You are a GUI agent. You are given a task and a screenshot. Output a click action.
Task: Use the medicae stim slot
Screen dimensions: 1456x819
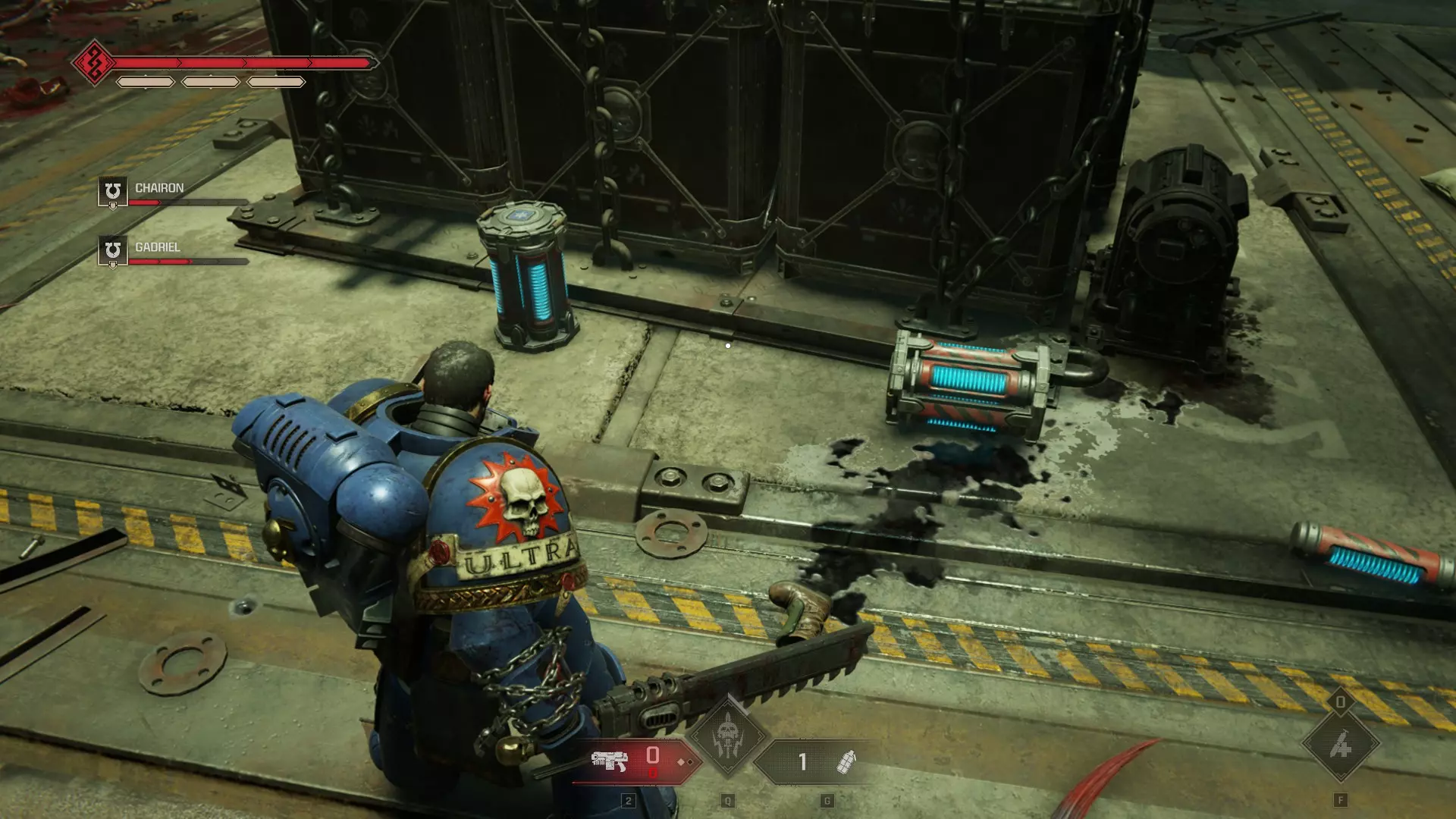1340,745
